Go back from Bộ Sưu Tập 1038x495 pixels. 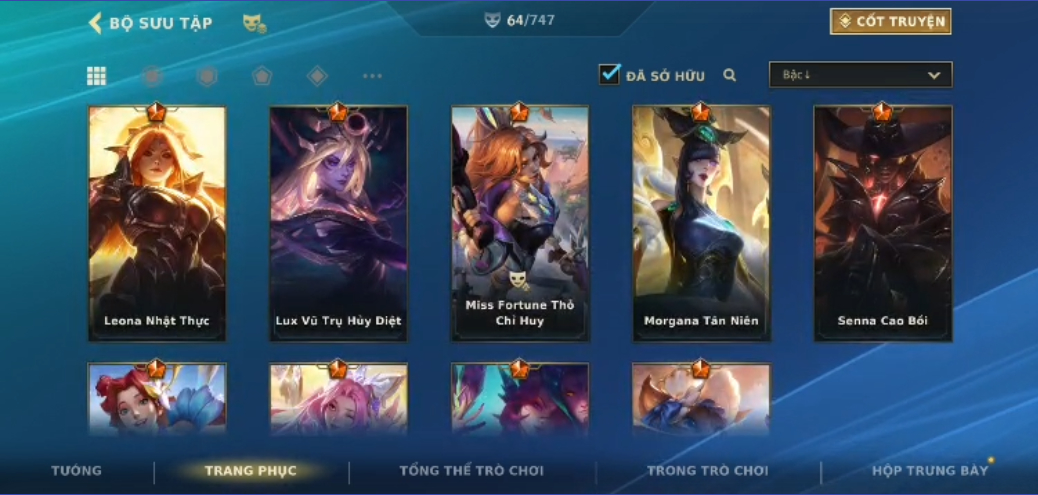pos(96,23)
